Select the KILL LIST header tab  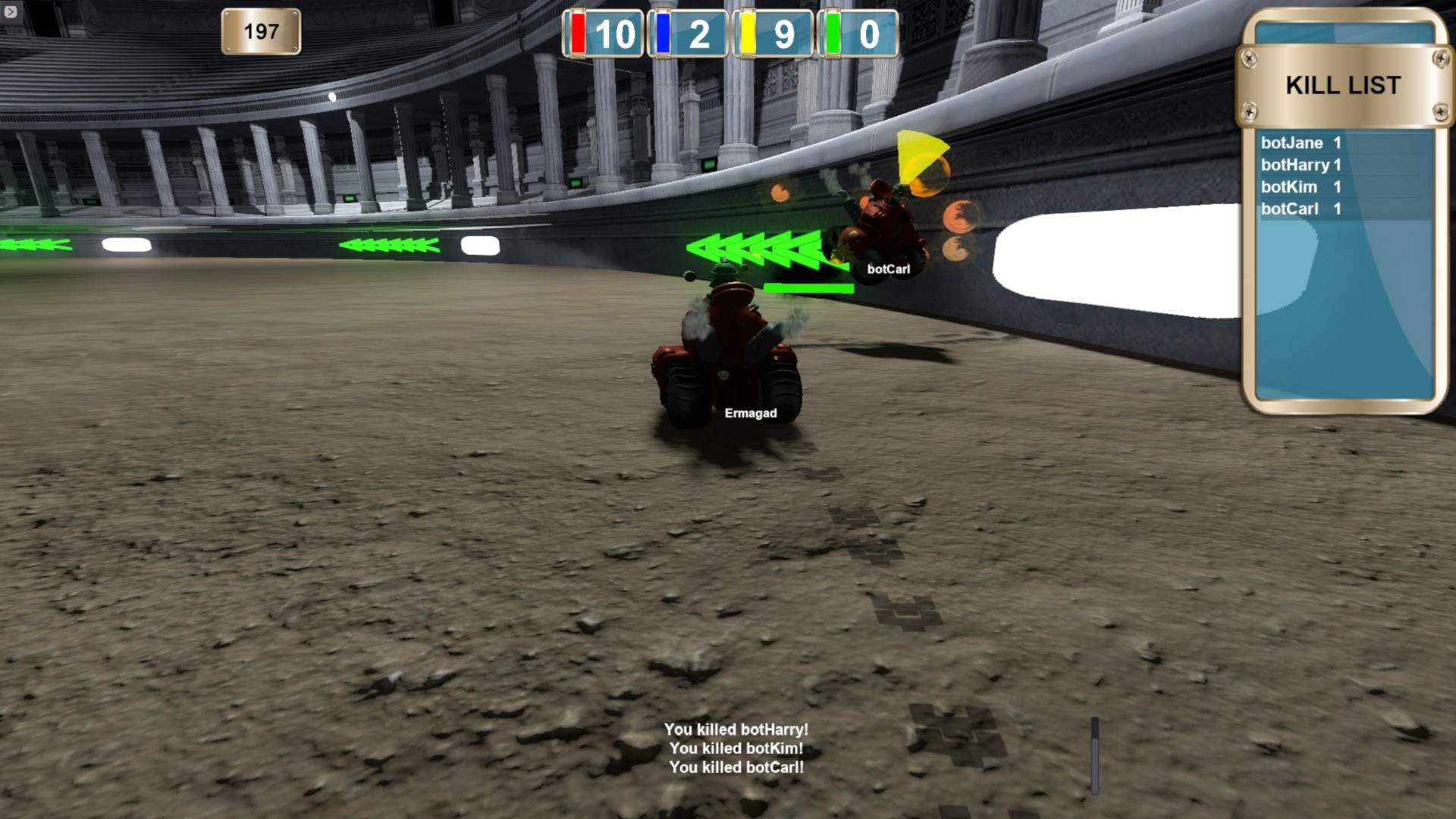click(1341, 85)
